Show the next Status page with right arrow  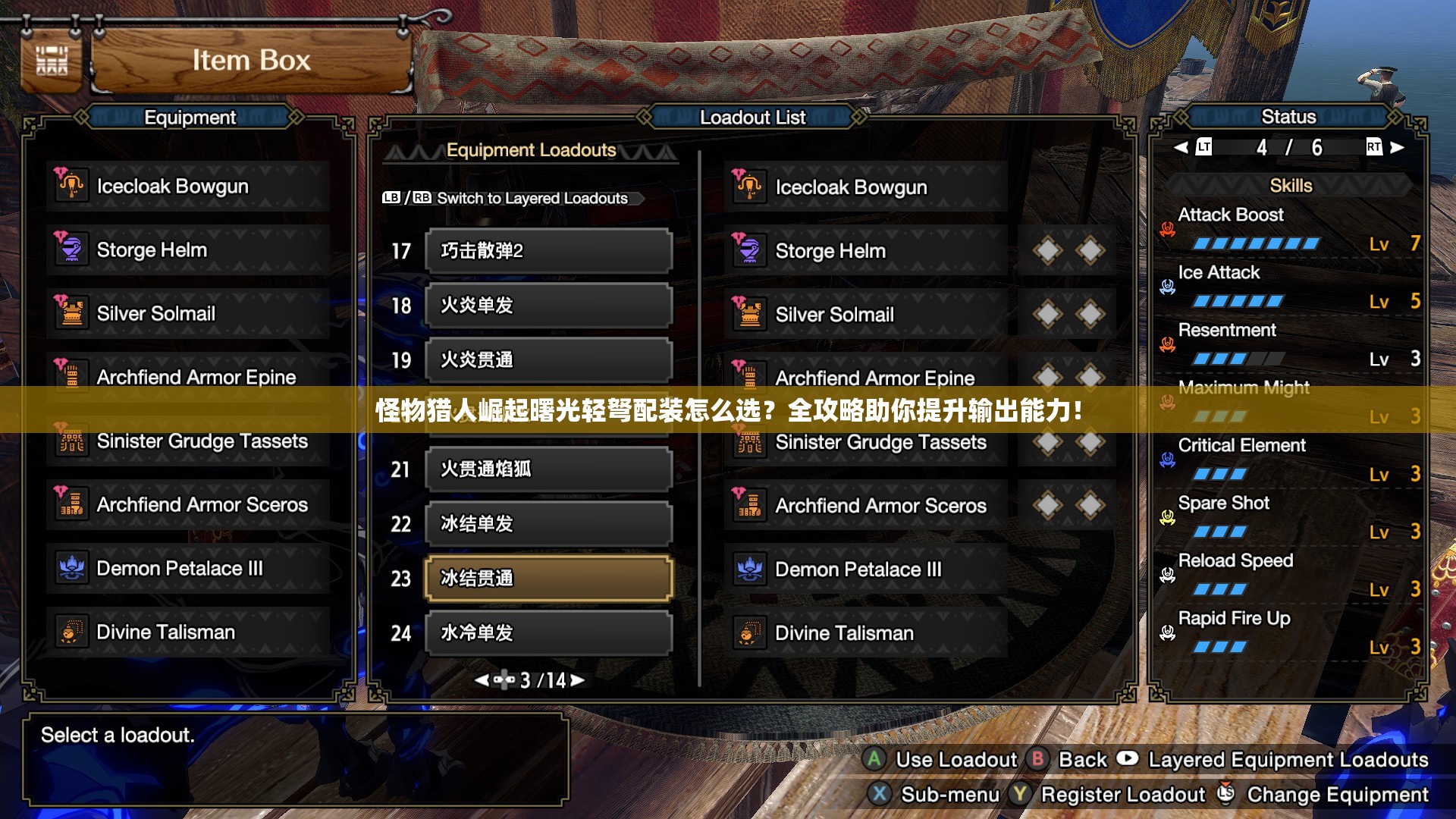click(1397, 147)
